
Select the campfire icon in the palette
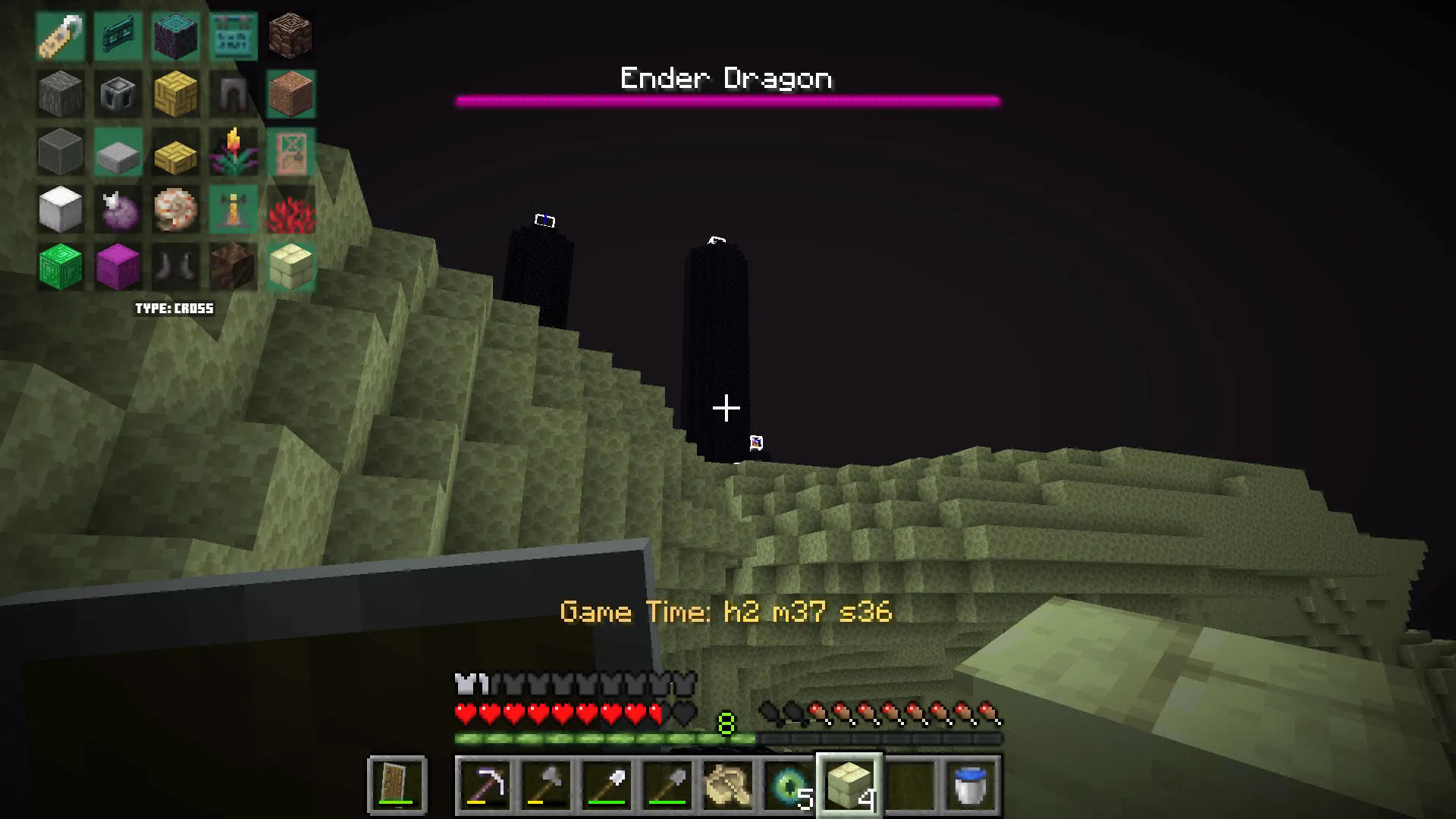[x=233, y=209]
